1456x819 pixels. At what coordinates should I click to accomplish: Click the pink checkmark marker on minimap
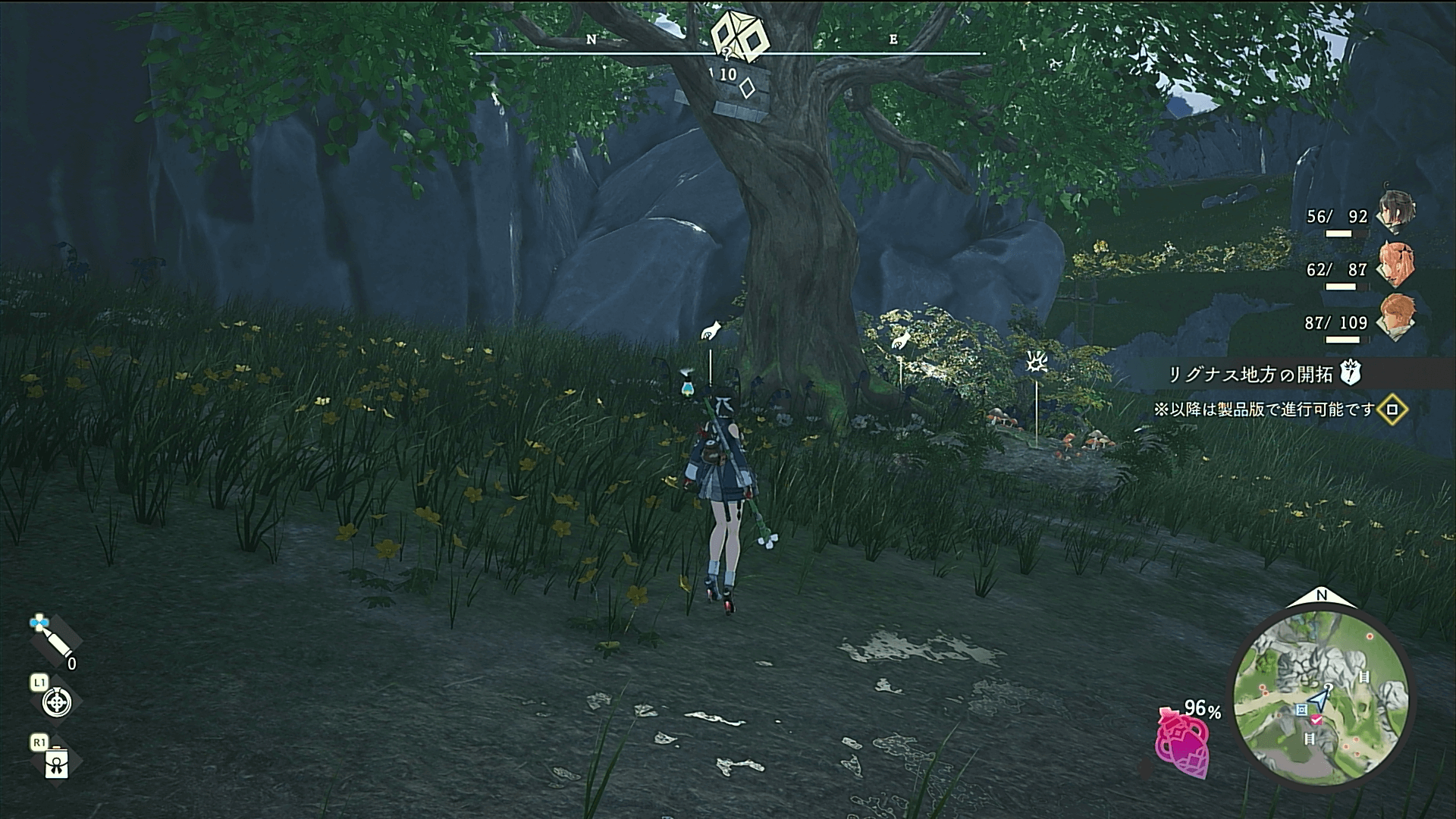[x=1317, y=719]
